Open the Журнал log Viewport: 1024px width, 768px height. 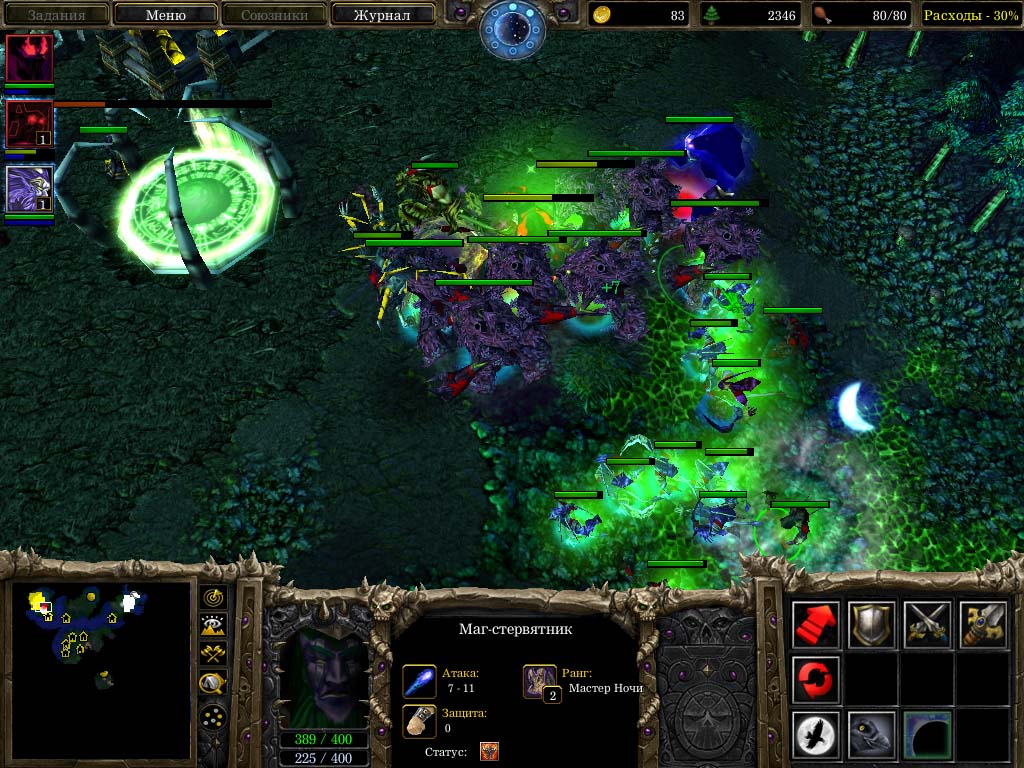click(382, 15)
